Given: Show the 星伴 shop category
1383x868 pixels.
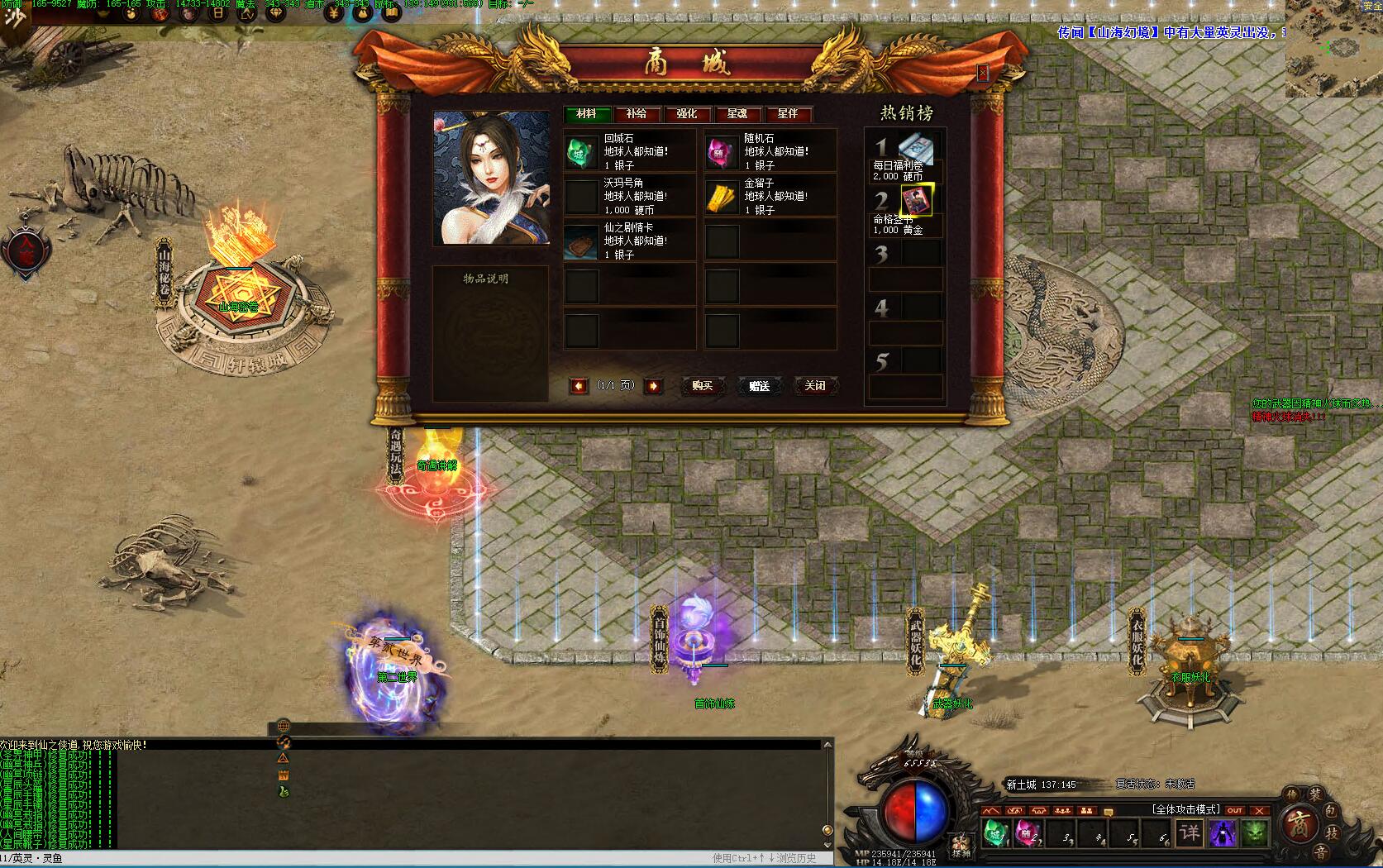Looking at the screenshot, I should pyautogui.click(x=788, y=114).
